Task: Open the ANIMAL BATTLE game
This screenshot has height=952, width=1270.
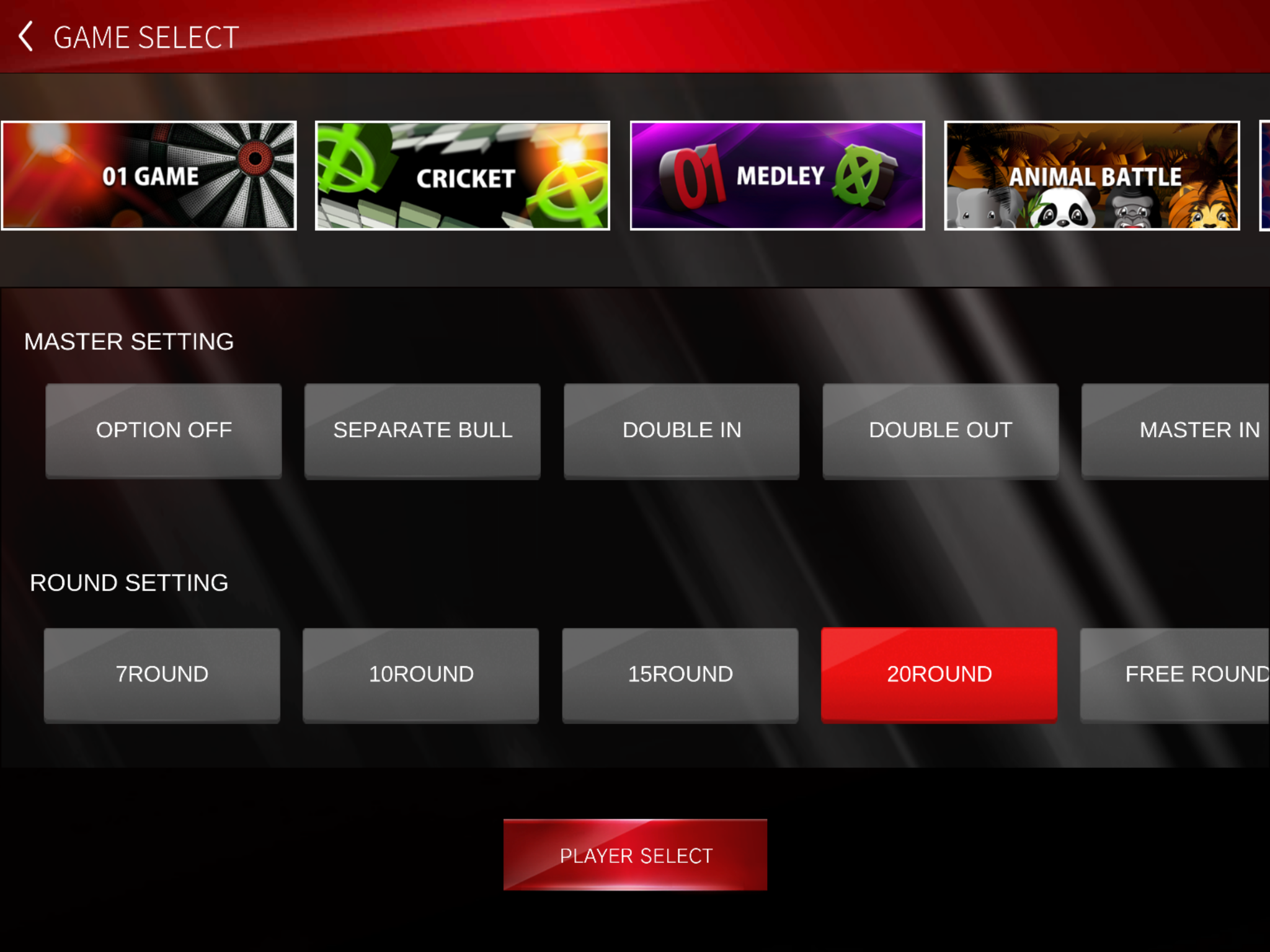Action: (1092, 175)
